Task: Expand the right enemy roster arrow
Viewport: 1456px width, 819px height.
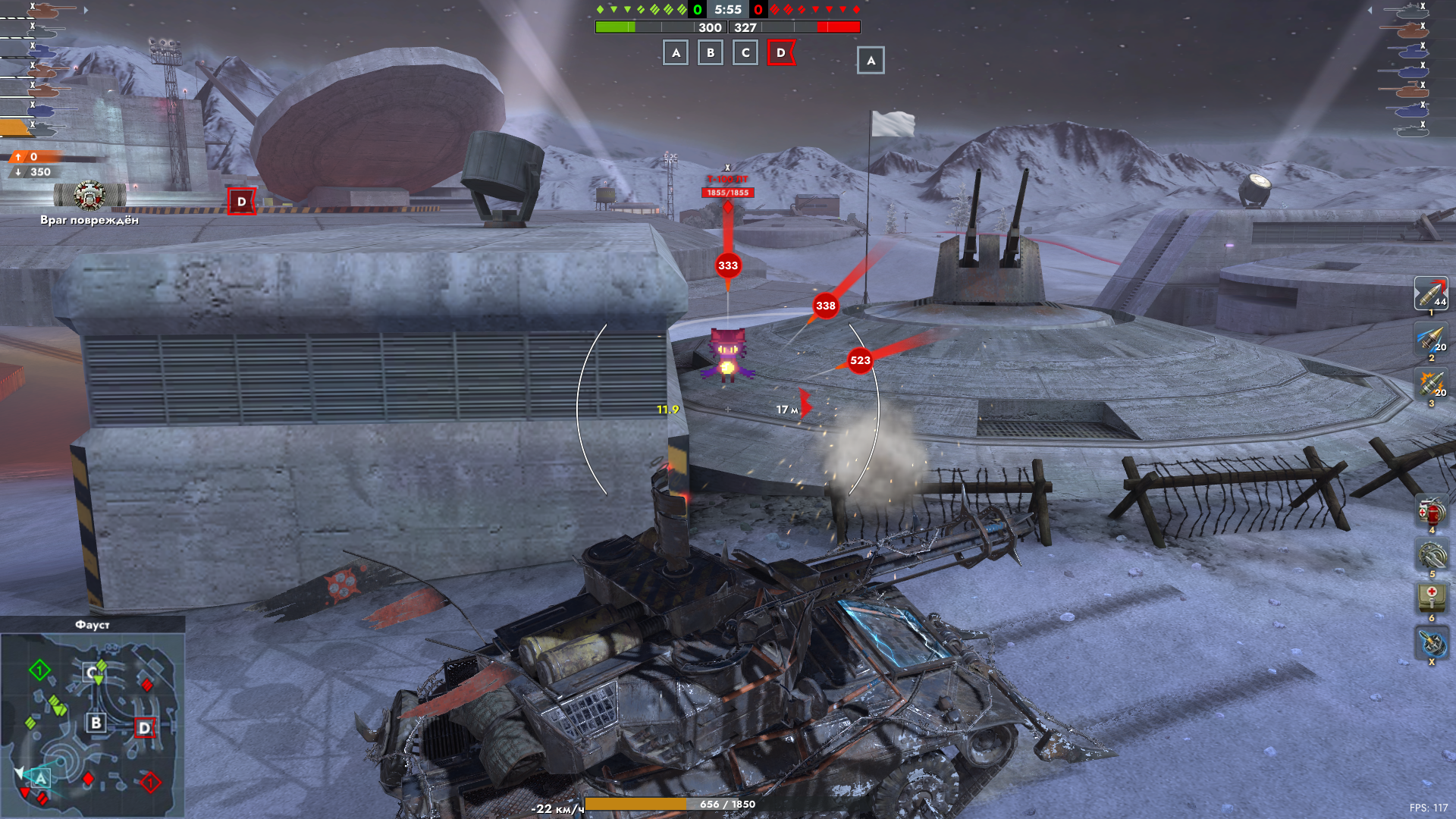Action: point(1370,11)
